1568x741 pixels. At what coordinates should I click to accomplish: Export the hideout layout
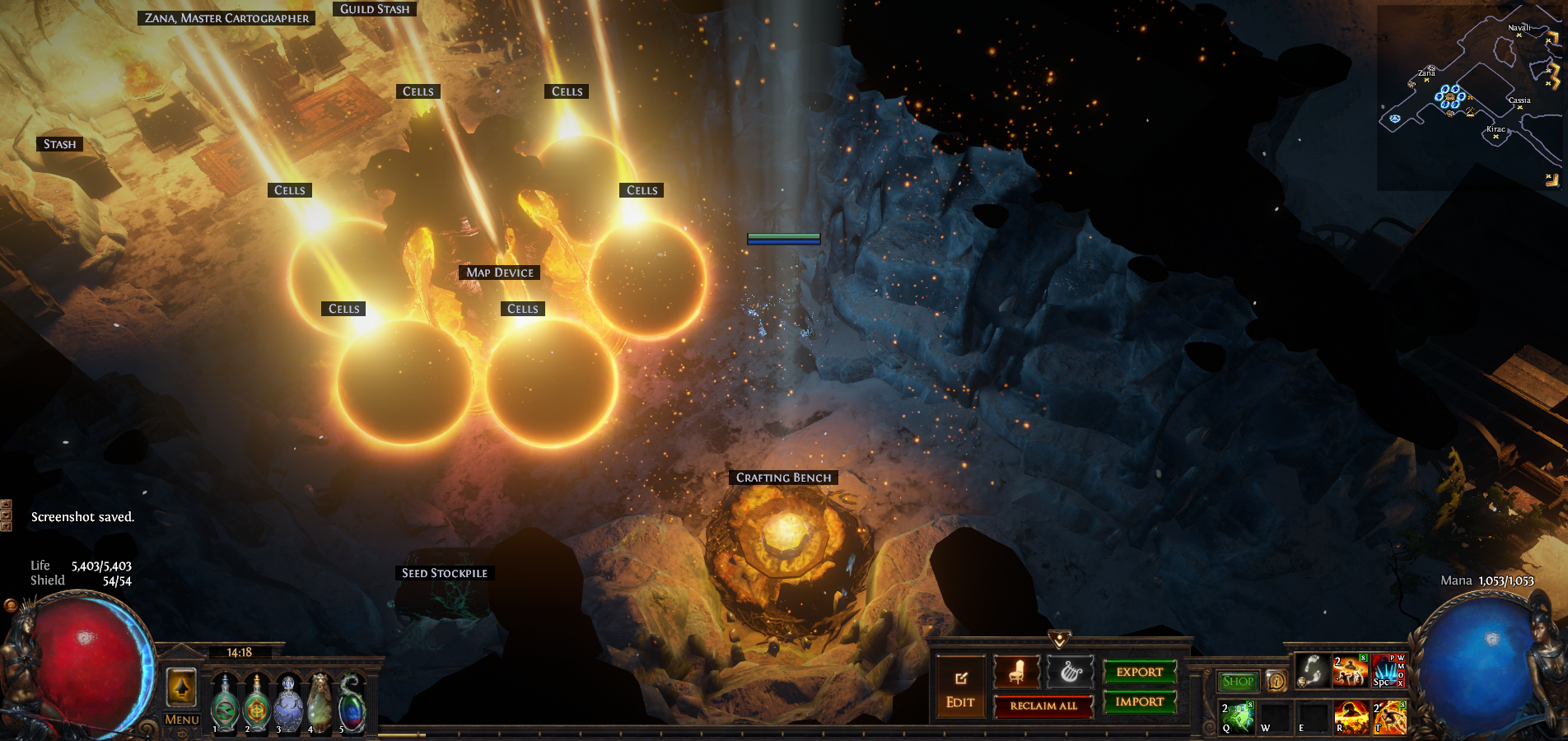click(1140, 672)
